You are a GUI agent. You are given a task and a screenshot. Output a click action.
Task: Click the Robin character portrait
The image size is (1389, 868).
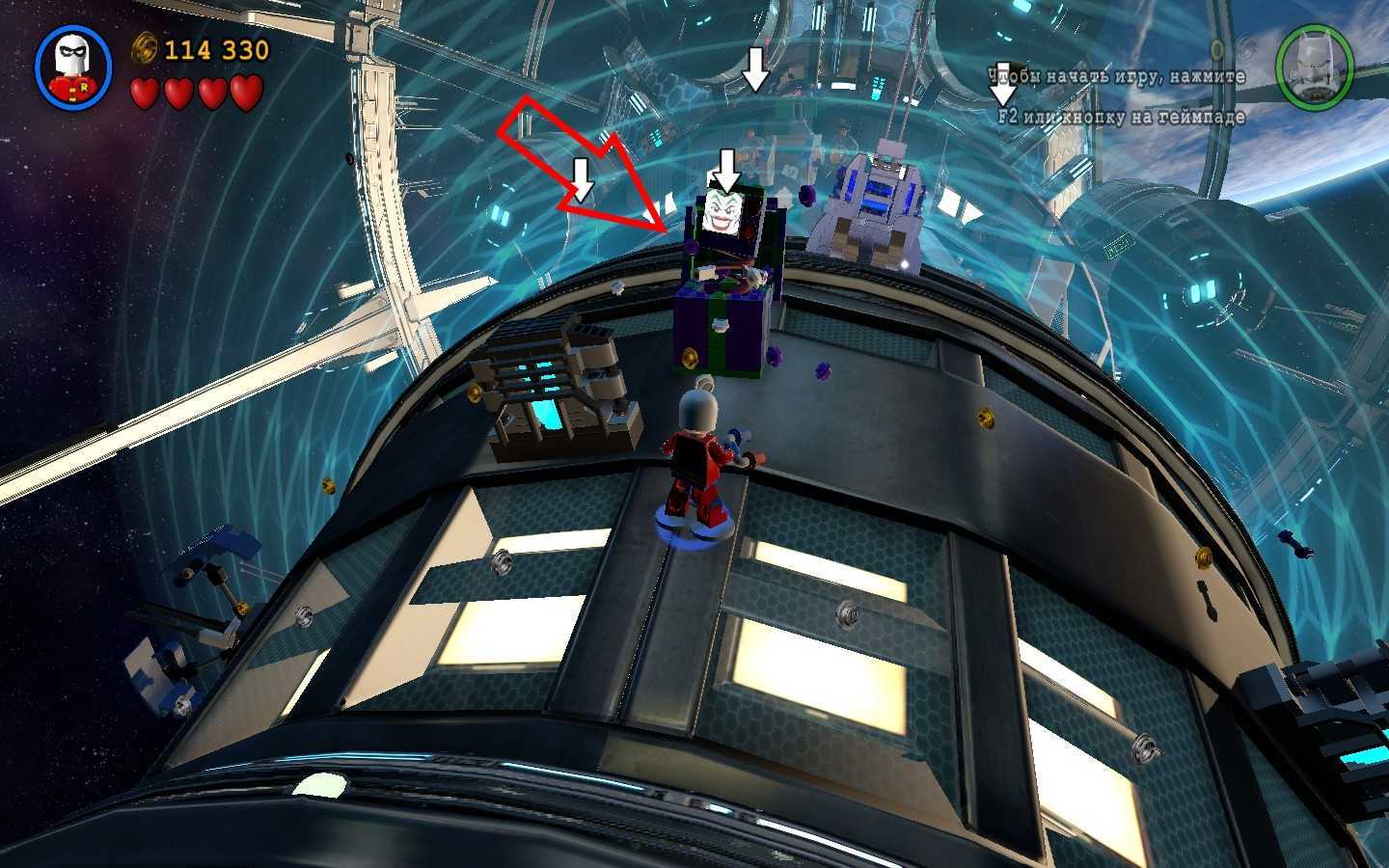pos(73,67)
